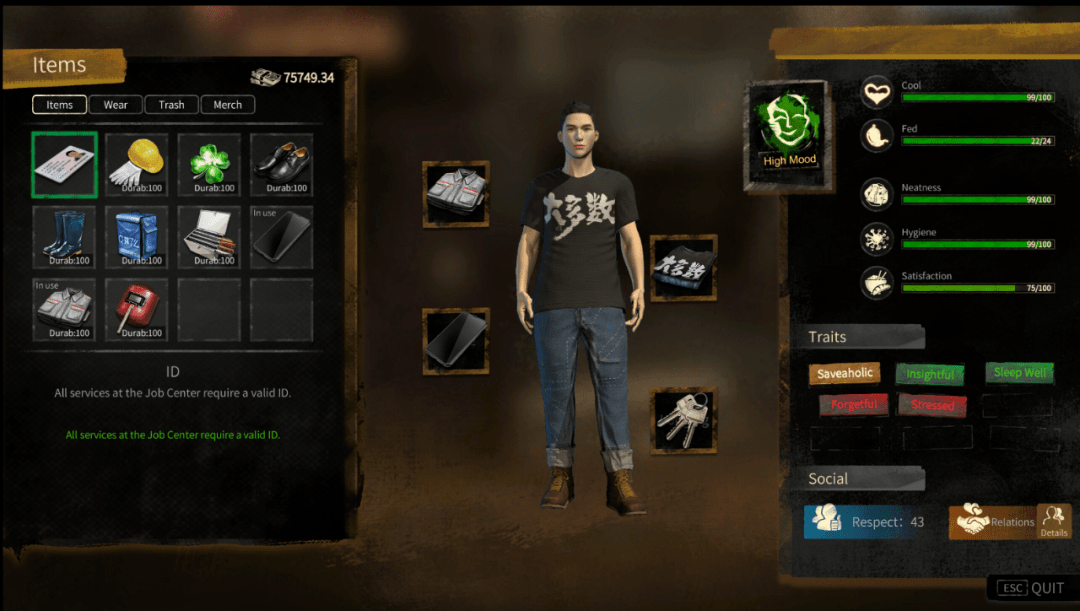Viewport: 1080px width, 611px height.
Task: Select the knife set case
Action: (209, 237)
